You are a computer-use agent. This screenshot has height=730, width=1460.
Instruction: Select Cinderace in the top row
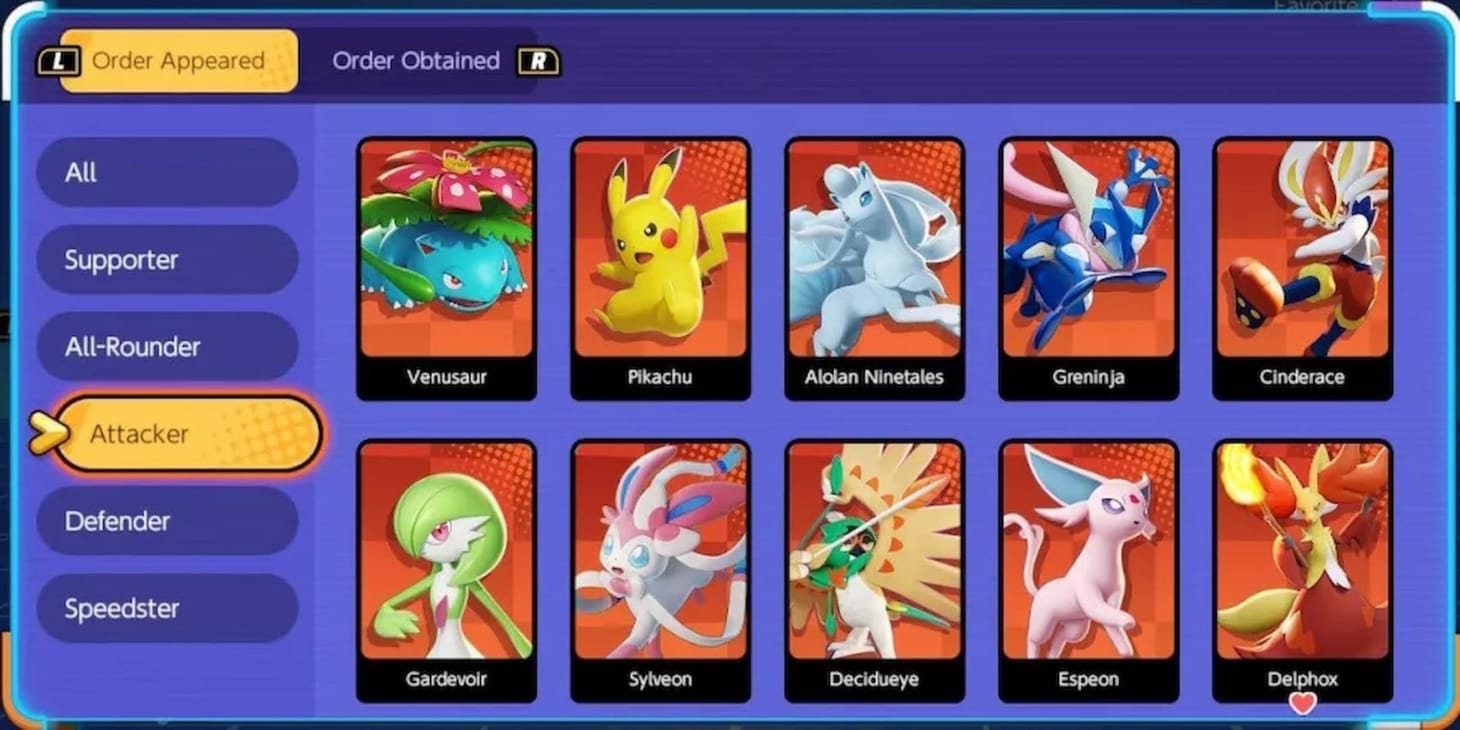pos(1303,260)
